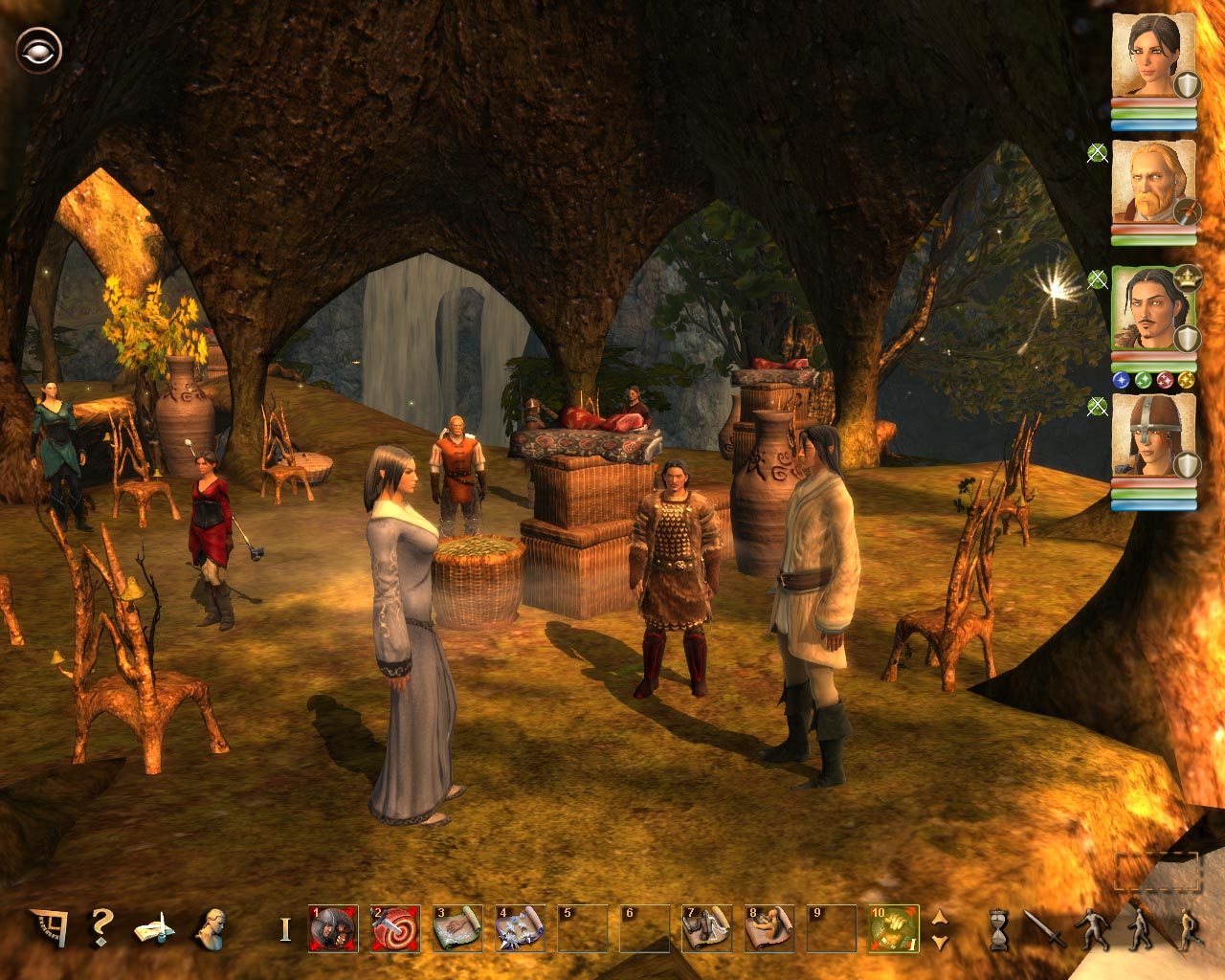The width and height of the screenshot is (1225, 980).
Task: Open the quest journal book icon
Action: (x=154, y=928)
